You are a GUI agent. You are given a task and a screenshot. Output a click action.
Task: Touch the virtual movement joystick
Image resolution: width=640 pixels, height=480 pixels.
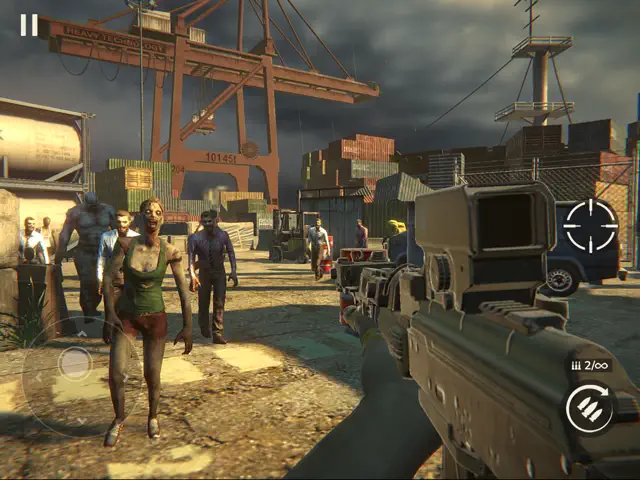[x=74, y=362]
